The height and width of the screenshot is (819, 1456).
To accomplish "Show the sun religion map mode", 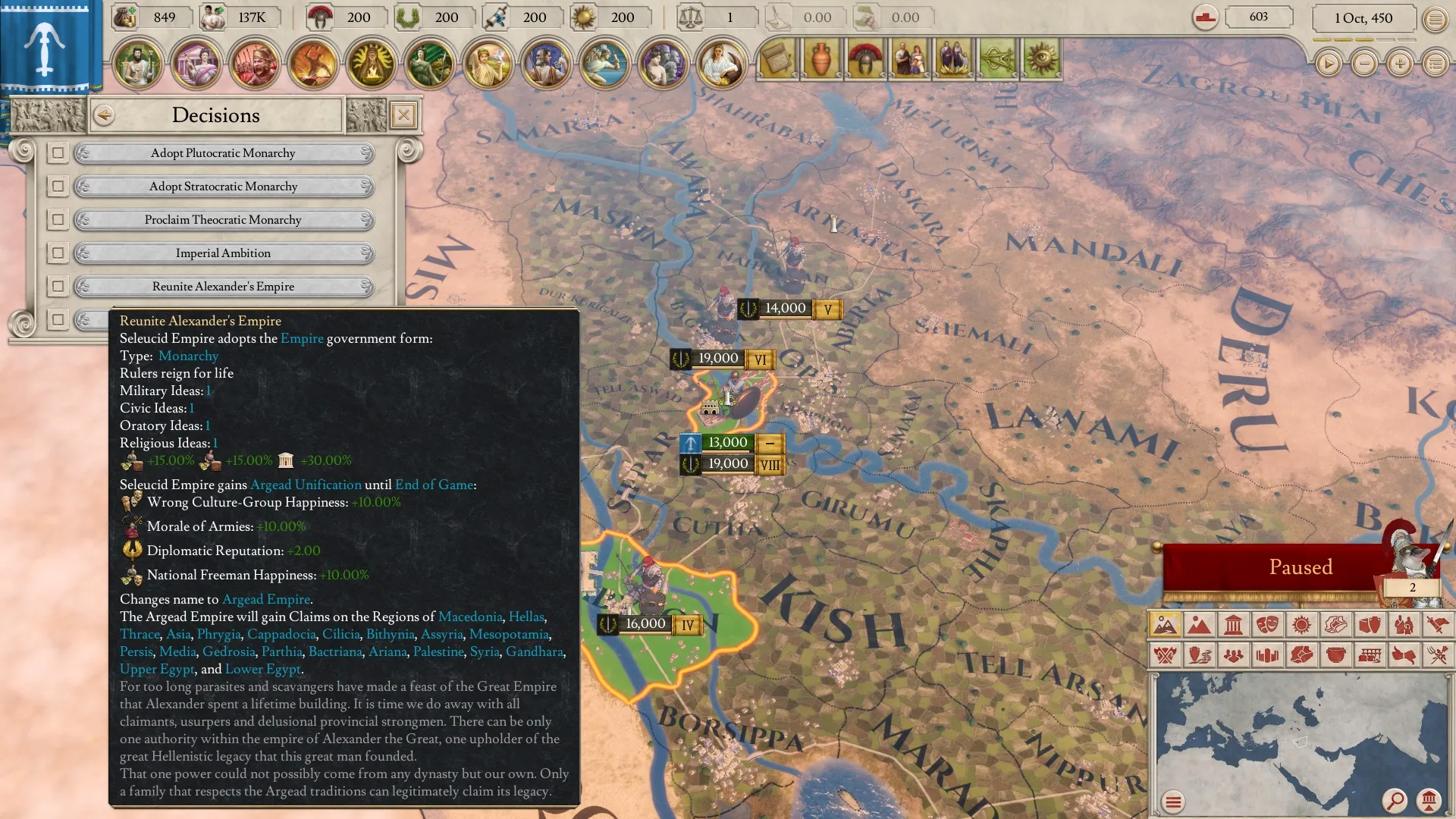I will click(1301, 626).
